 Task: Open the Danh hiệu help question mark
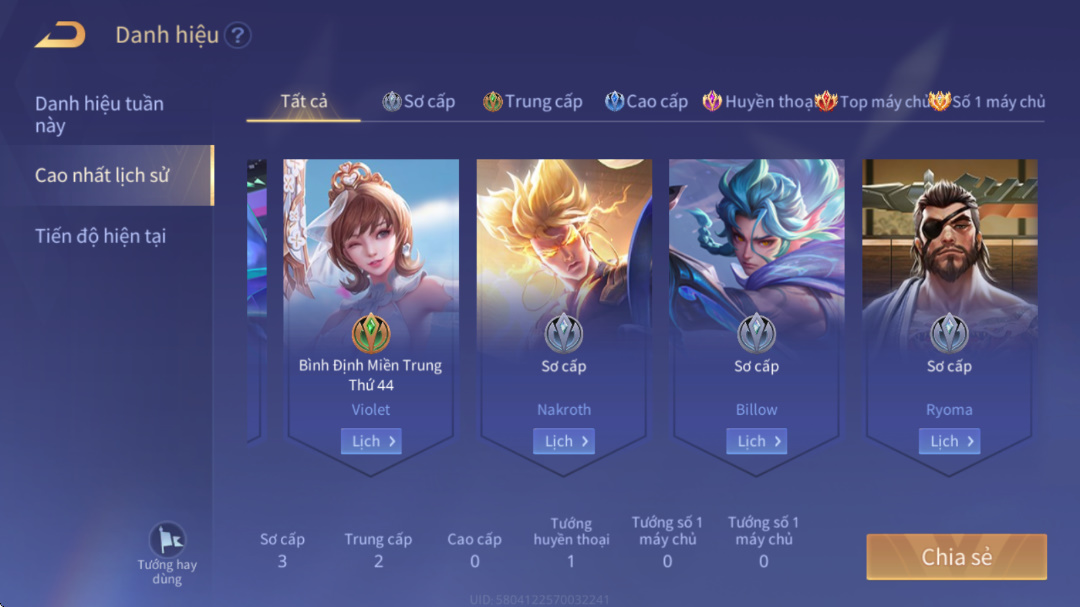237,36
